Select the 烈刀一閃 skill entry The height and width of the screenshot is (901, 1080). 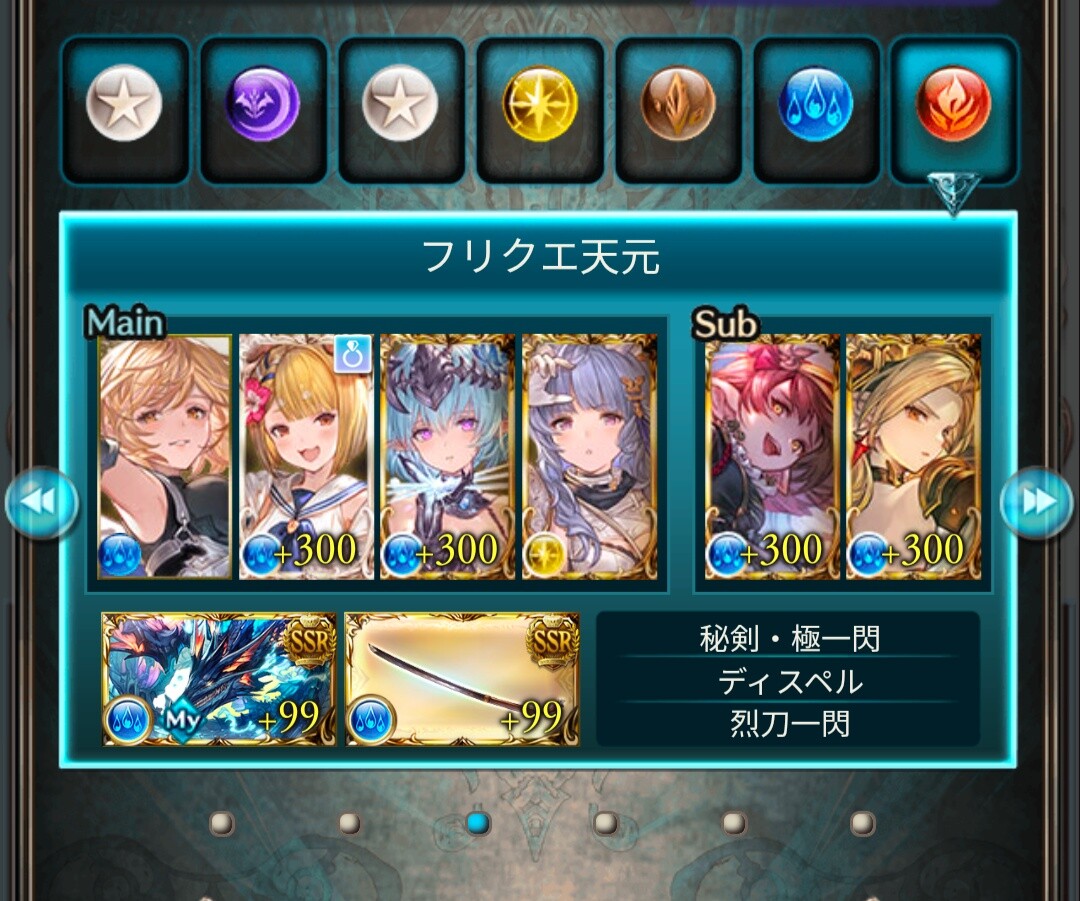point(788,723)
